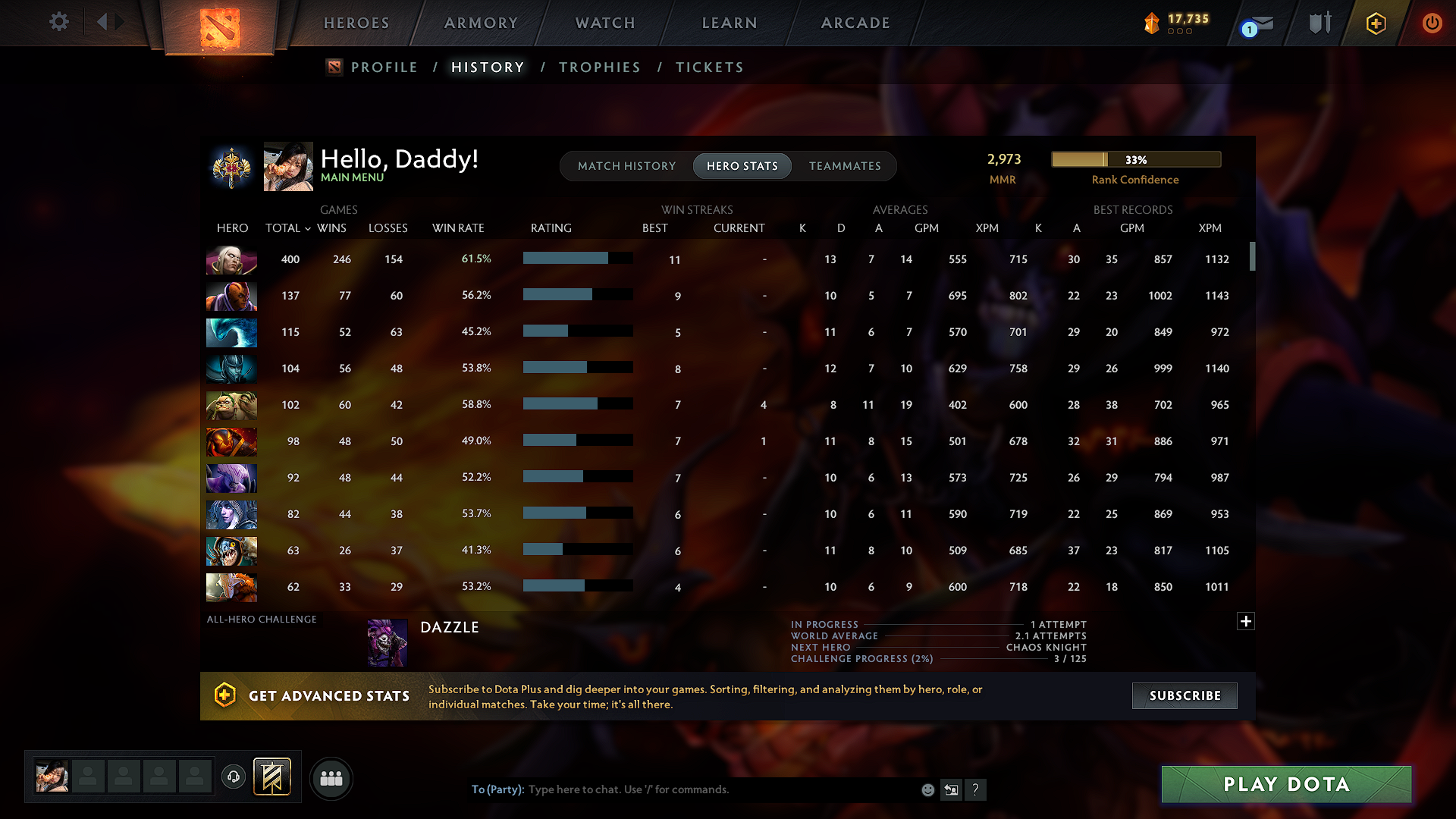Switch to the TEAMMATES tab
This screenshot has width=1456, height=819.
844,165
